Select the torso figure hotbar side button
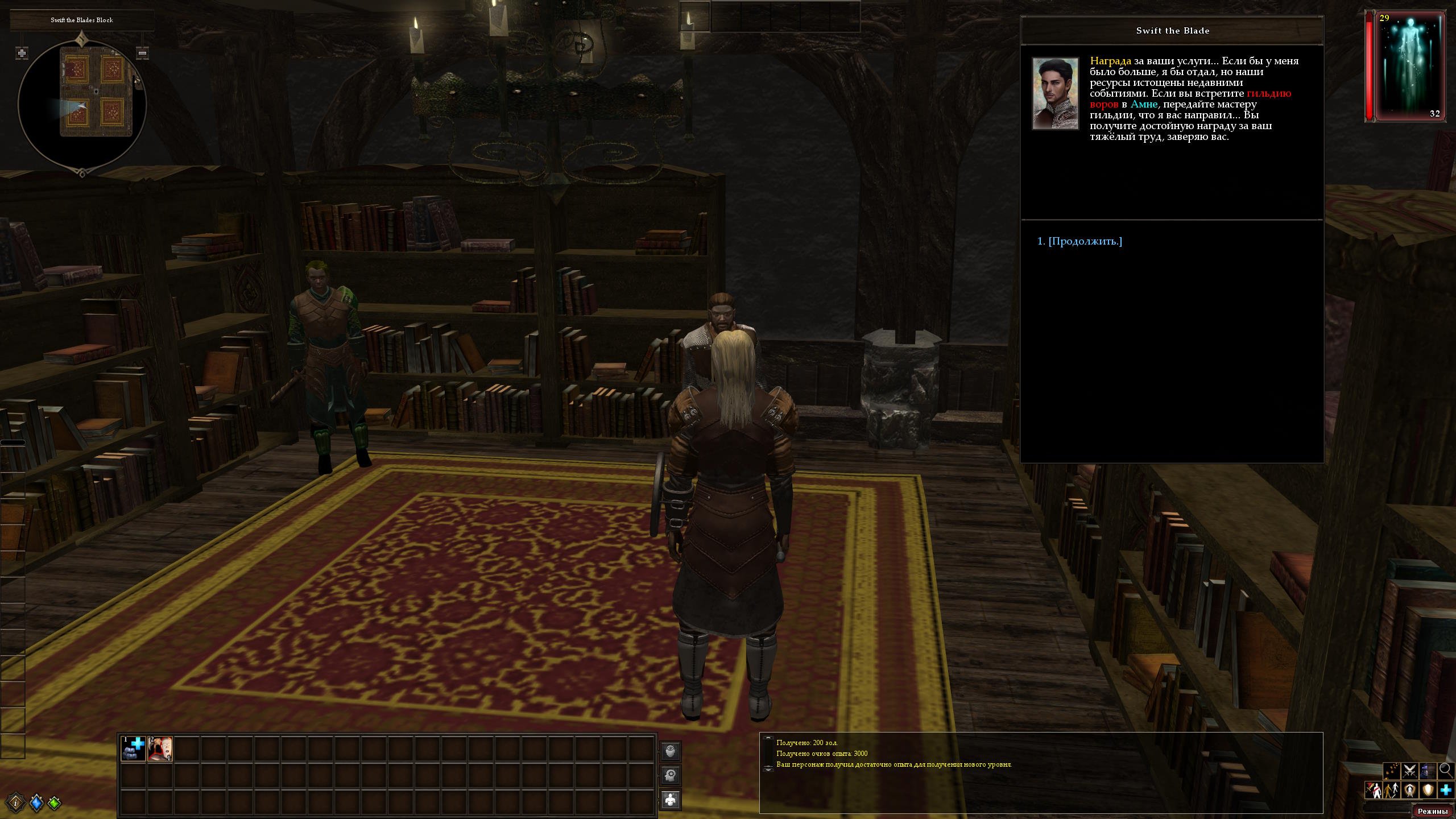This screenshot has width=1456, height=819. 671,800
